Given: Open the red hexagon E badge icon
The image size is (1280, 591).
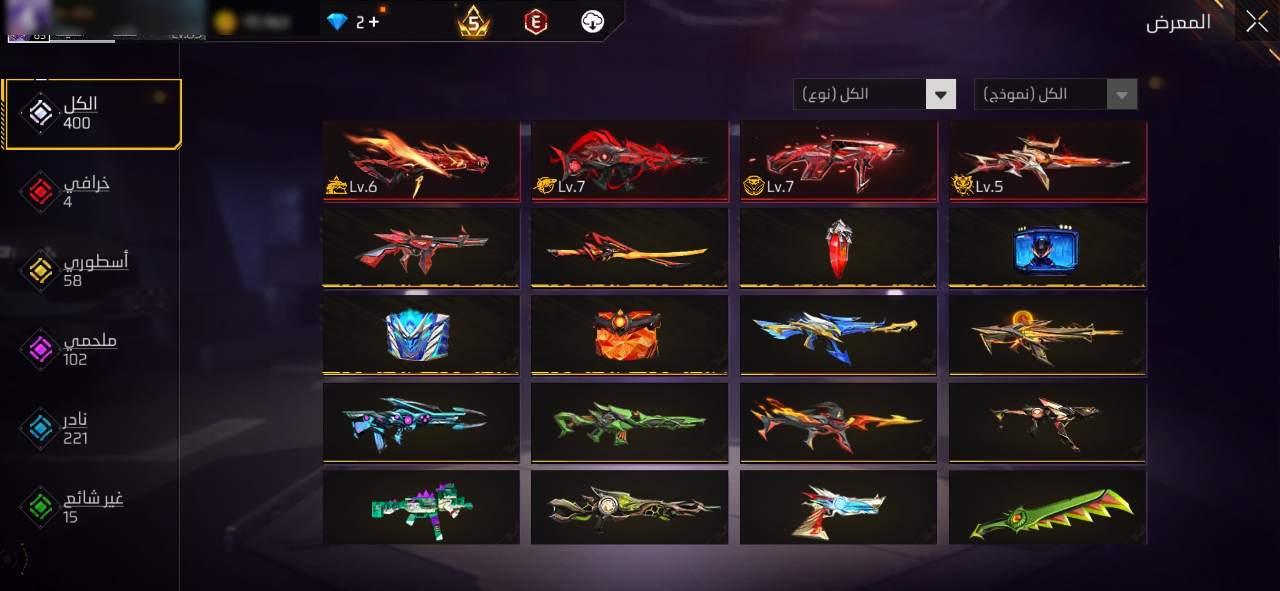Looking at the screenshot, I should 537,22.
